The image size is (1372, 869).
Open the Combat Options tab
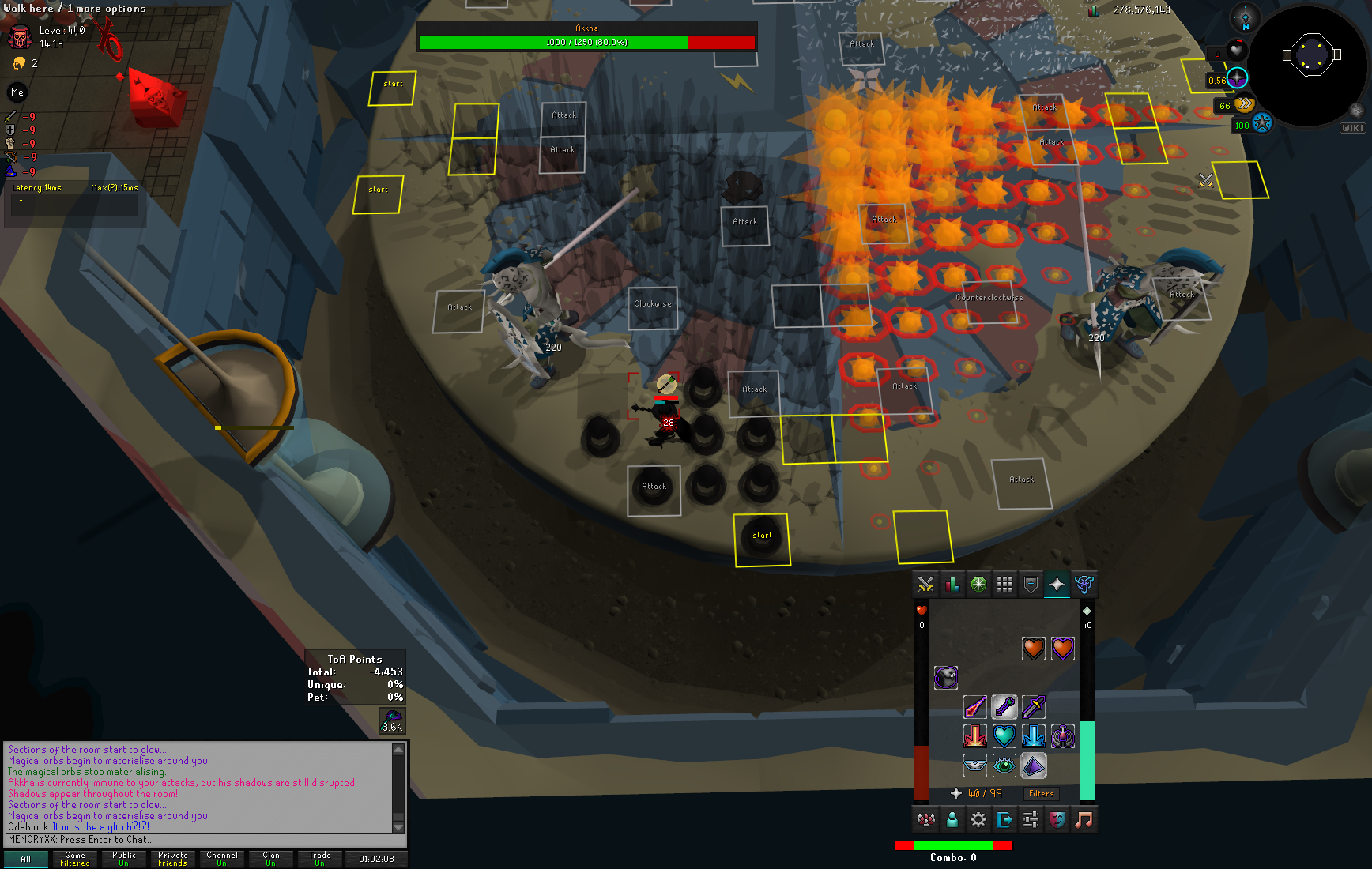(x=925, y=585)
